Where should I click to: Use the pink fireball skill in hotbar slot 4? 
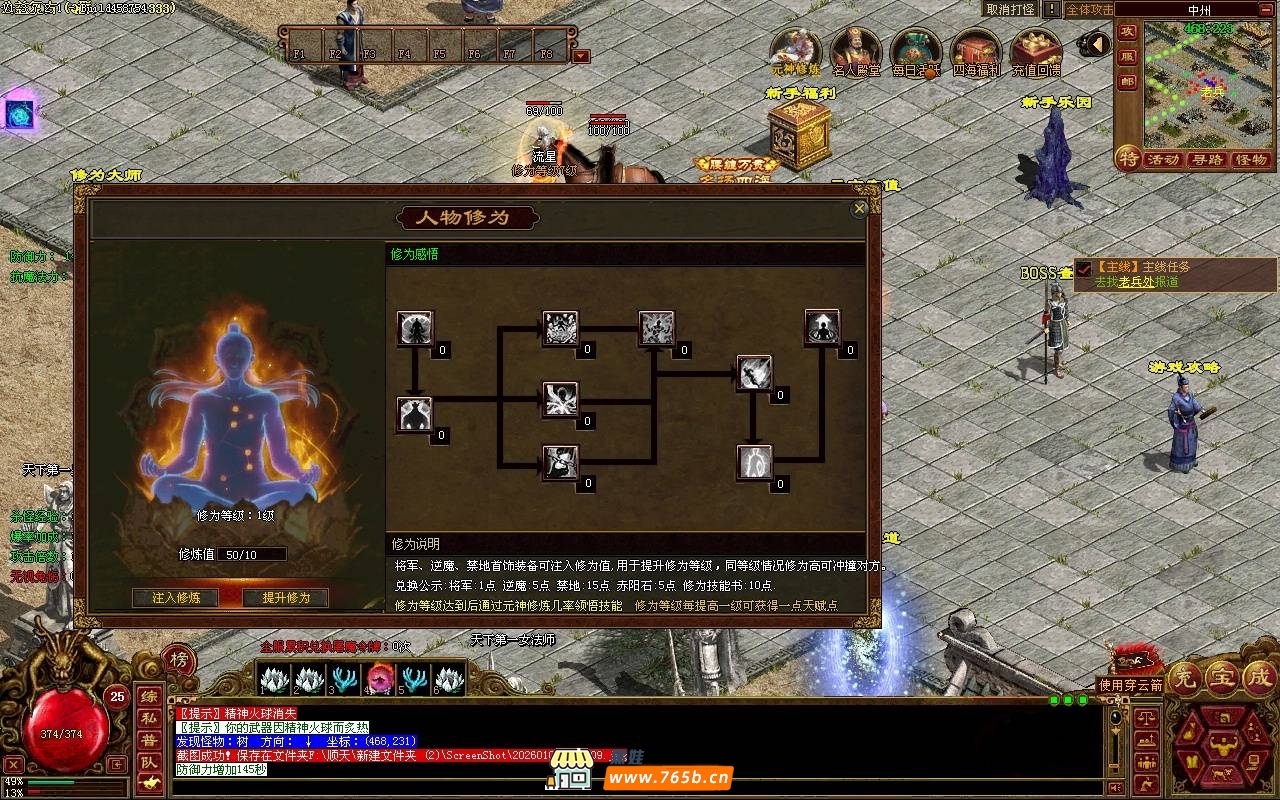click(x=379, y=679)
